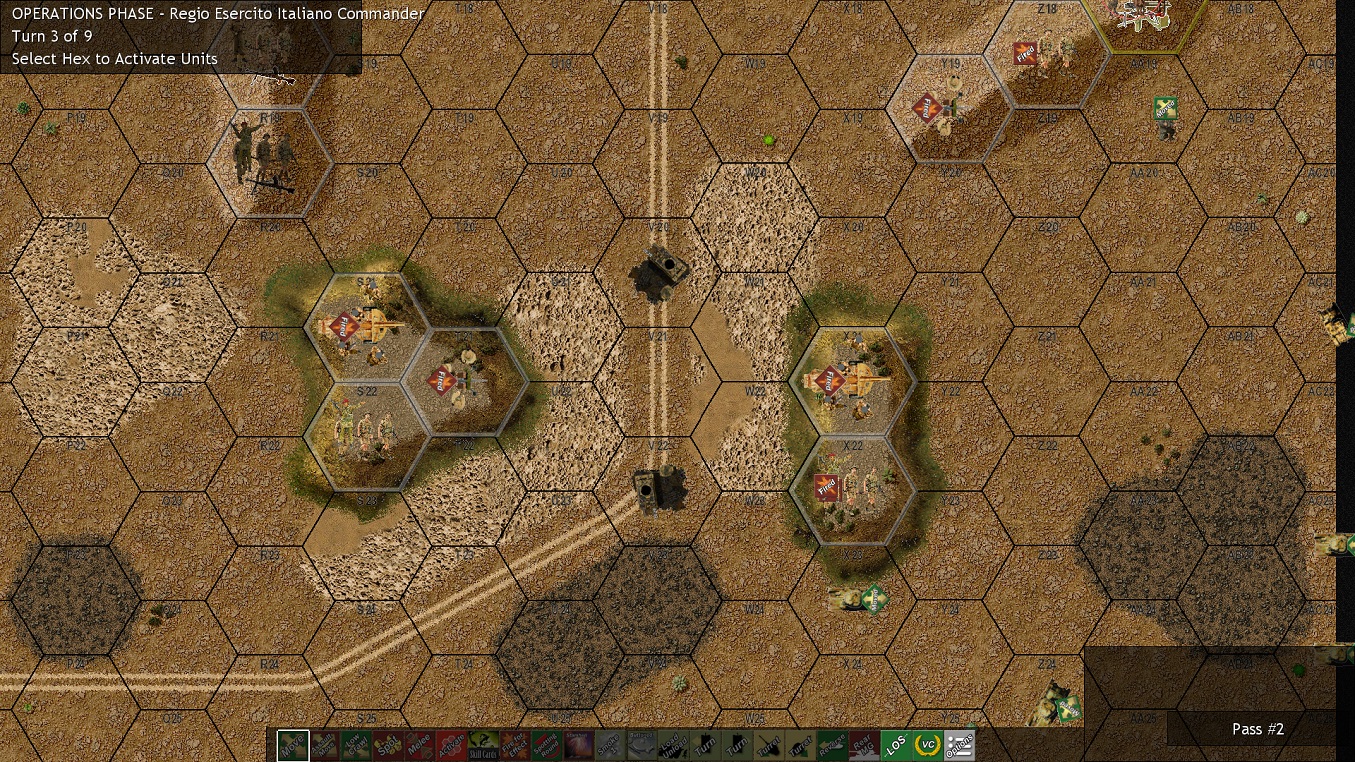Screen dimensions: 1355x762
Task: Click the Pass #2 button
Action: 1257,729
